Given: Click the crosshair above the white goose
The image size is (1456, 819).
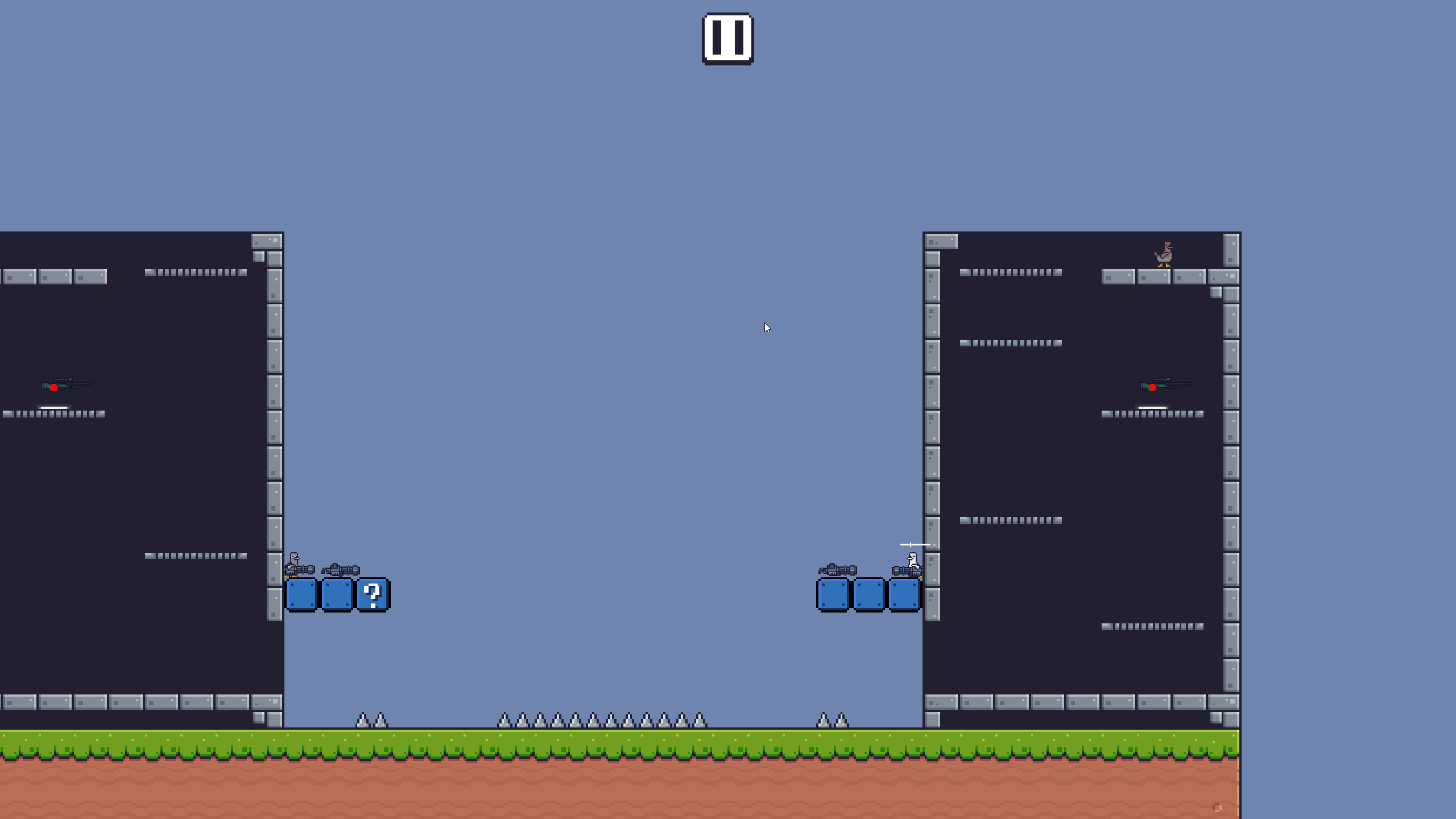Looking at the screenshot, I should [x=911, y=544].
